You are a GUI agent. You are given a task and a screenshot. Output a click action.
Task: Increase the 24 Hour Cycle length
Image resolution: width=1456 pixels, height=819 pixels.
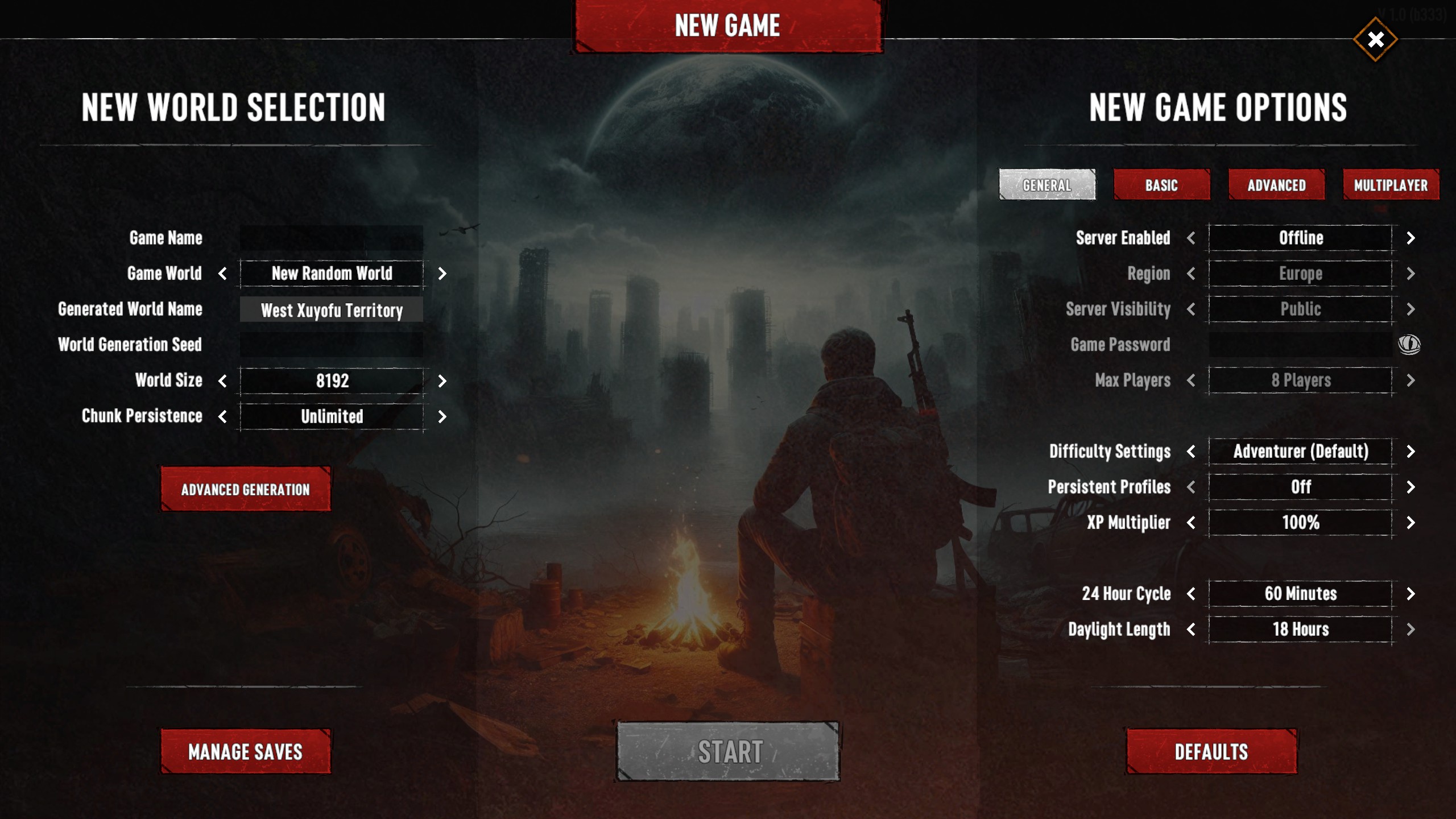pos(1410,594)
